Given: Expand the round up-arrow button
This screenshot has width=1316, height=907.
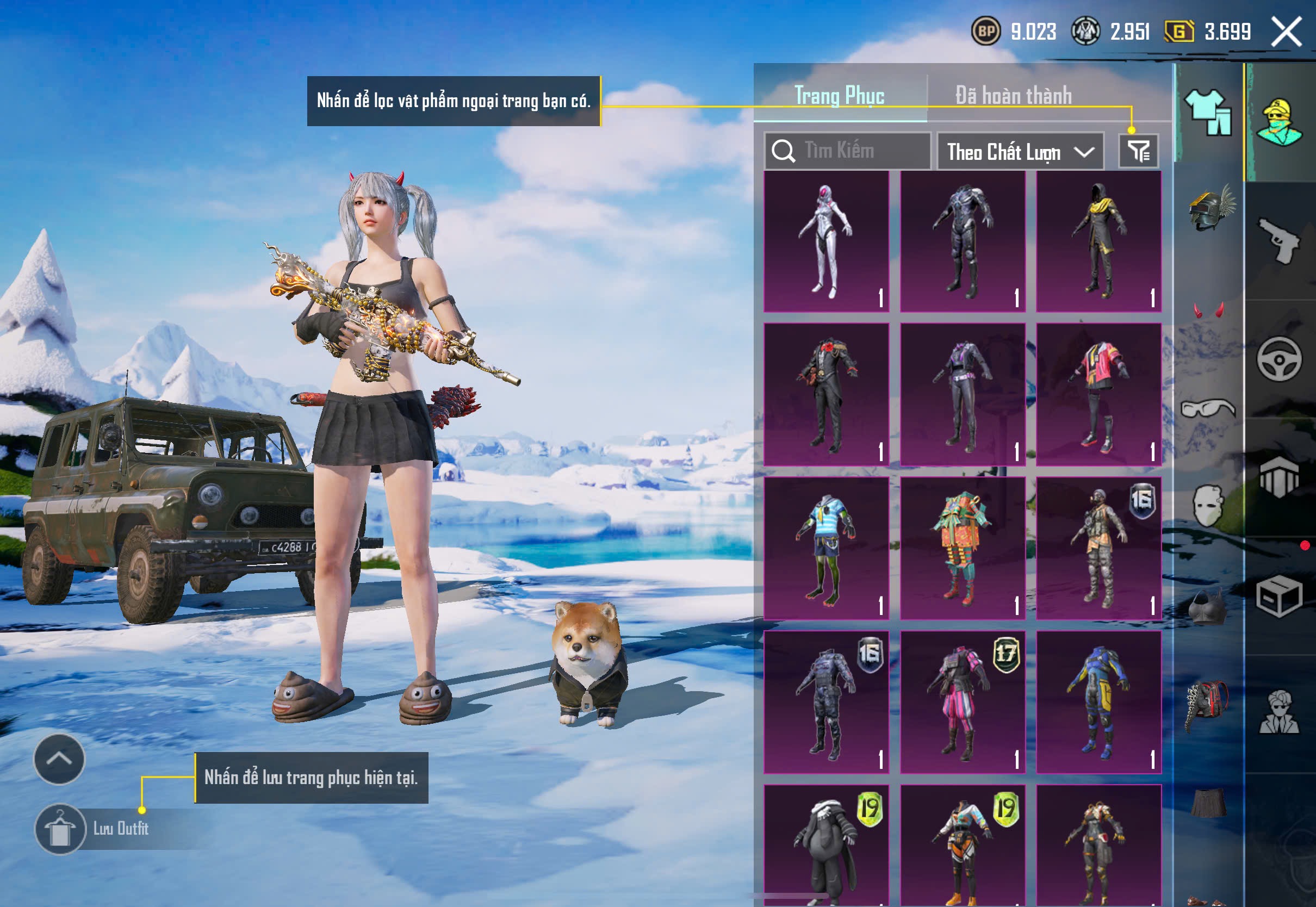Looking at the screenshot, I should click(59, 759).
